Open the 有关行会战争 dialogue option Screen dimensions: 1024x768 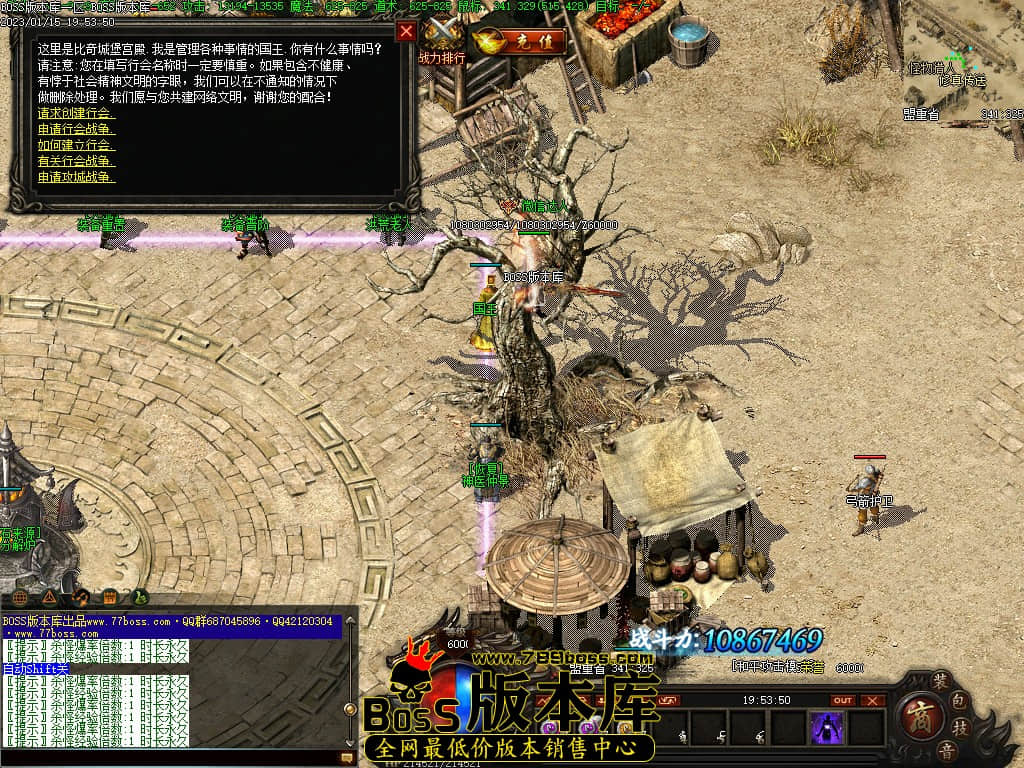(75, 161)
